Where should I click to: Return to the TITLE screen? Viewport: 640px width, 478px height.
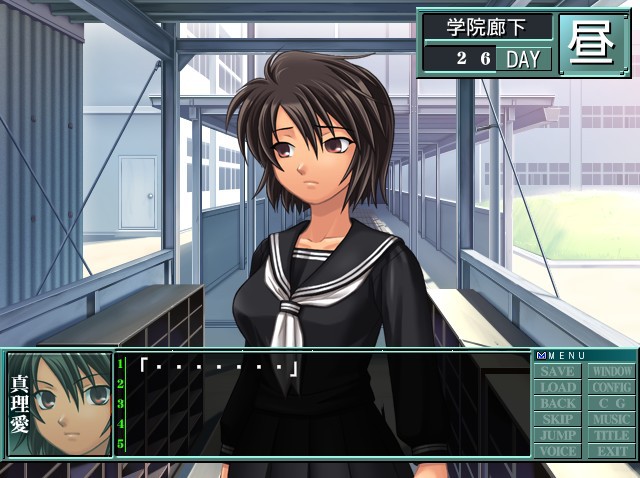pyautogui.click(x=610, y=435)
